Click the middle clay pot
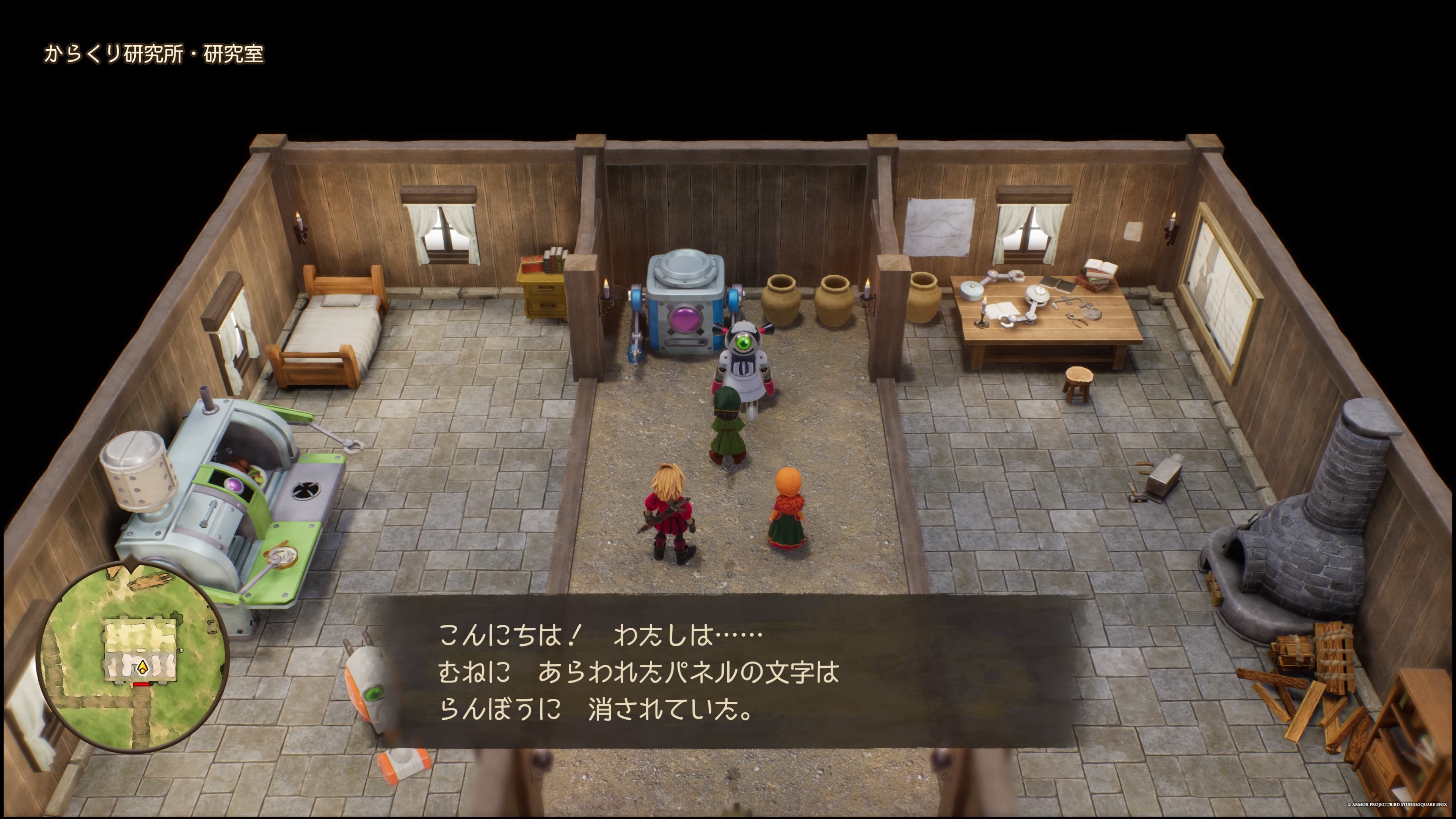 coord(835,303)
